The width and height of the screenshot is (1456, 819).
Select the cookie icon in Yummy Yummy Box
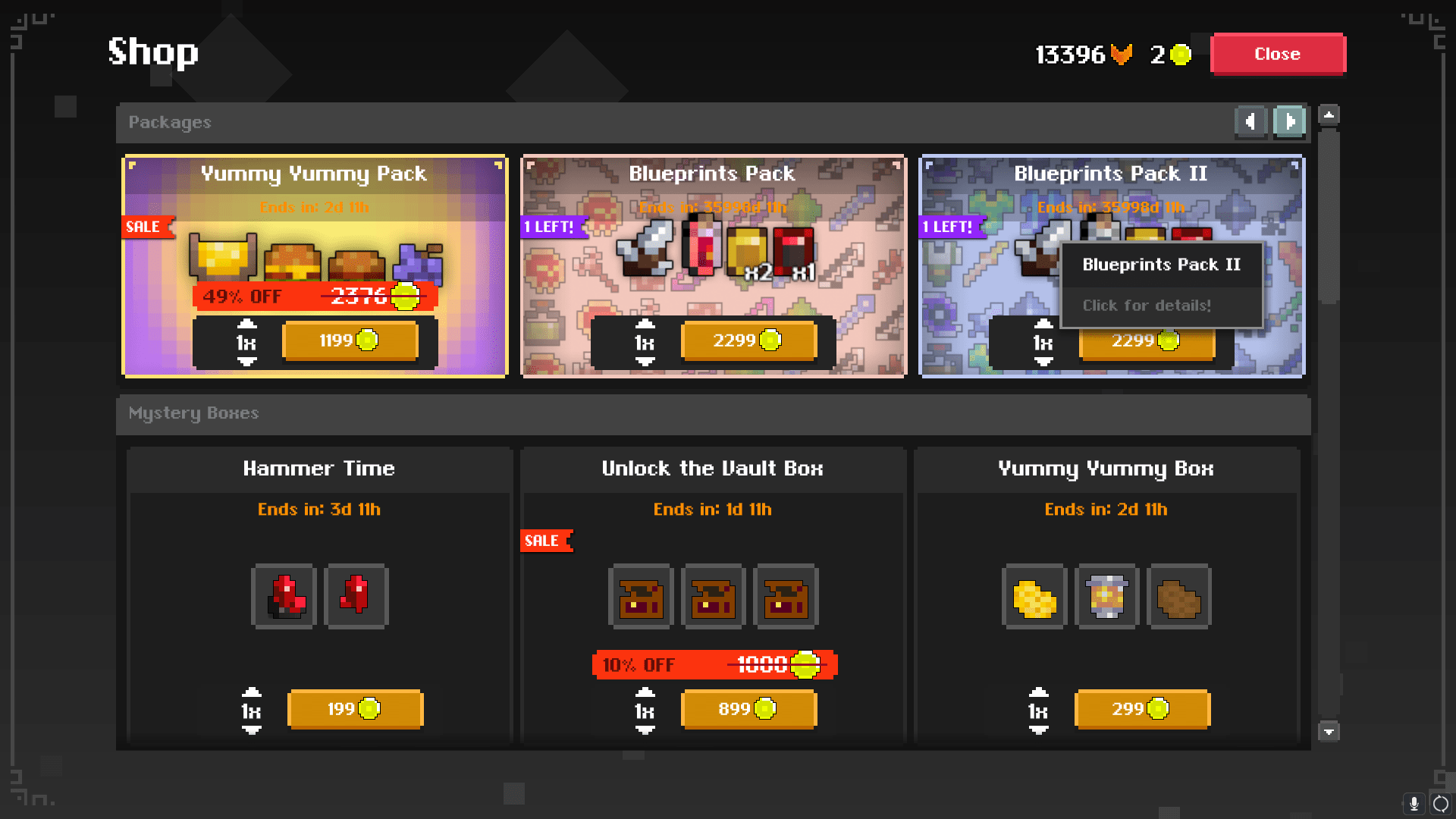pyautogui.click(x=1178, y=597)
